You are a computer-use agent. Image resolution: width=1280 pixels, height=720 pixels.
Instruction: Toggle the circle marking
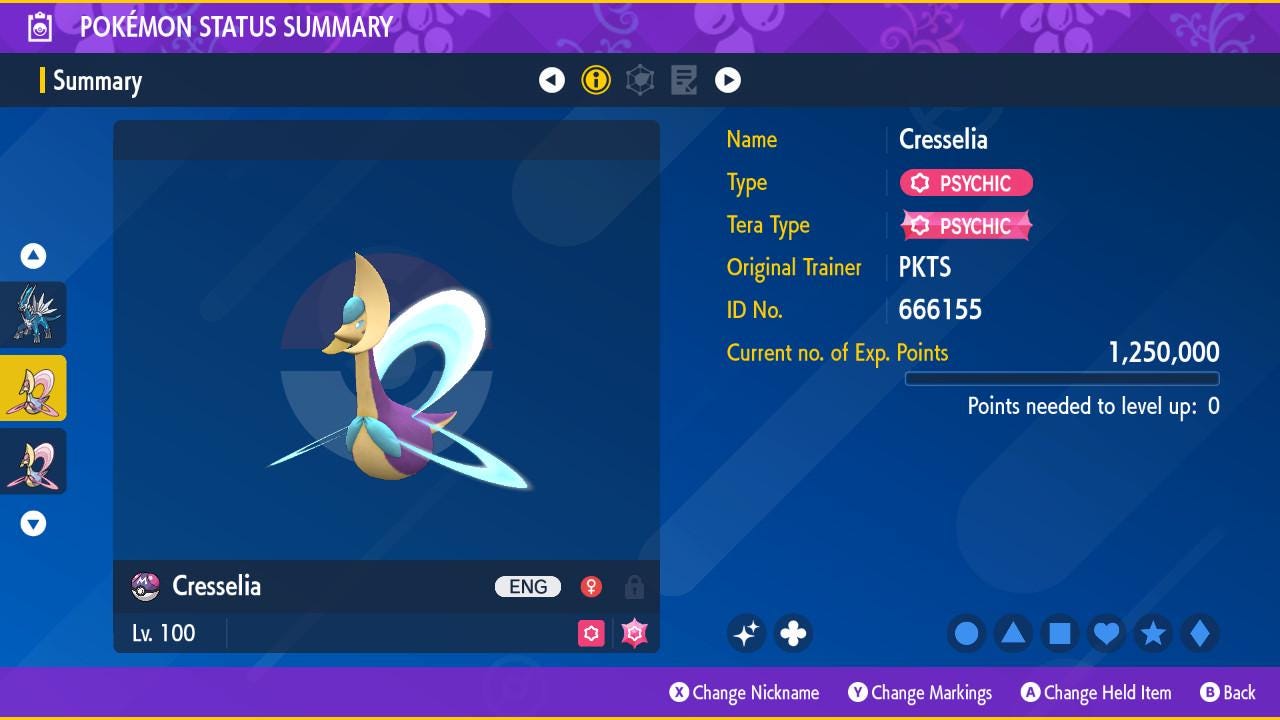click(966, 633)
